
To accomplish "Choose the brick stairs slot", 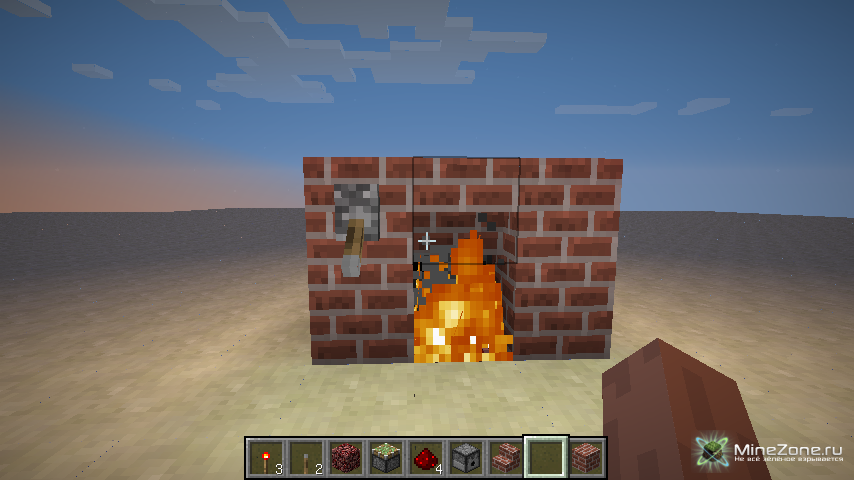I will point(506,457).
